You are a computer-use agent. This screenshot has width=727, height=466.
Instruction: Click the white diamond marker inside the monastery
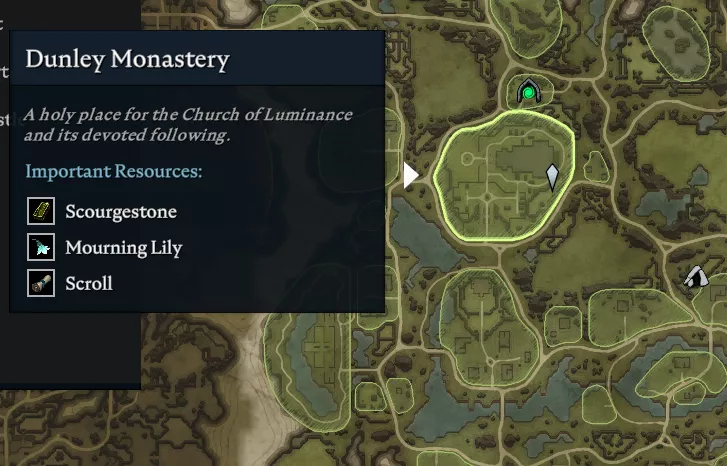552,178
